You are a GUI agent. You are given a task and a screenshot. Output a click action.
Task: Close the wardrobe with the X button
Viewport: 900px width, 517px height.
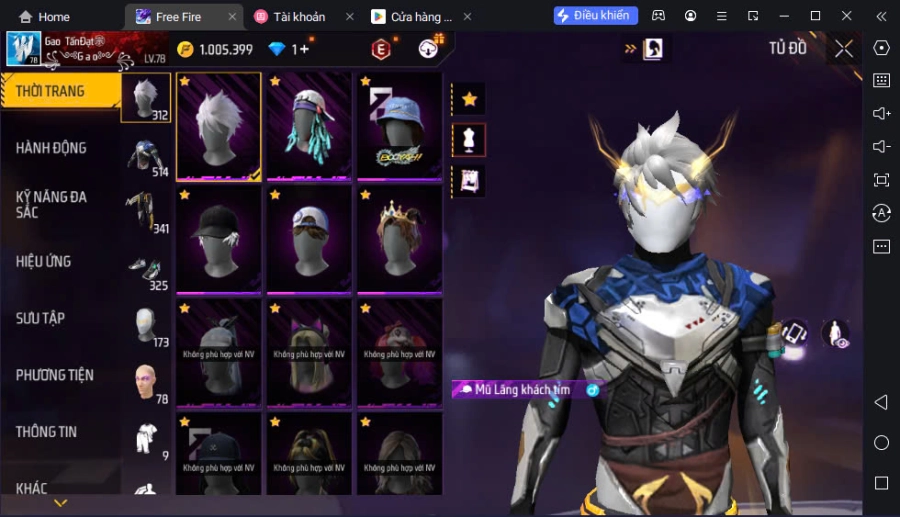click(x=844, y=48)
